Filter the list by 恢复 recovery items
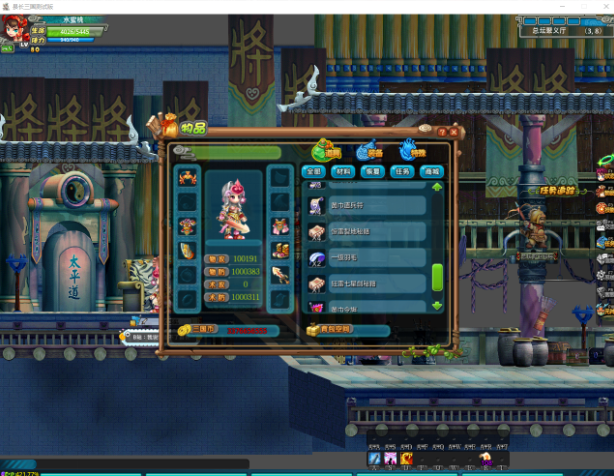Image resolution: width=614 pixels, height=476 pixels. click(x=373, y=171)
